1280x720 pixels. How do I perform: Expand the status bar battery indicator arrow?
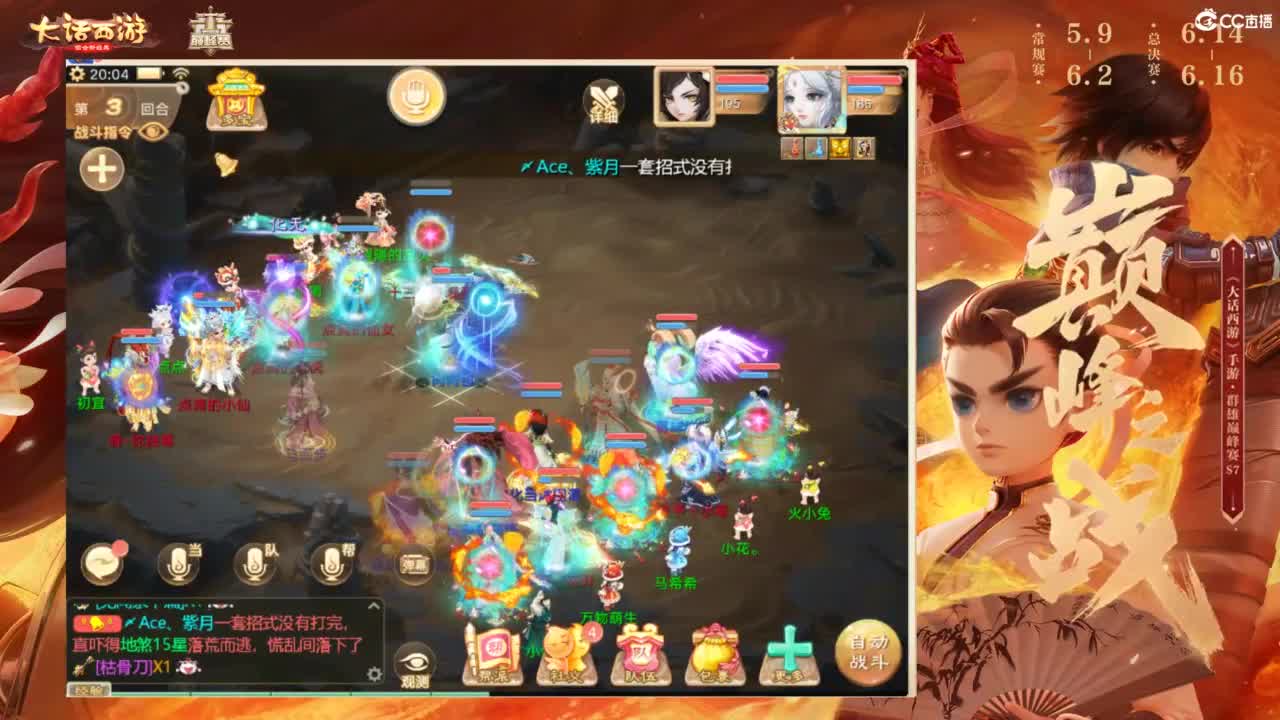(x=163, y=74)
